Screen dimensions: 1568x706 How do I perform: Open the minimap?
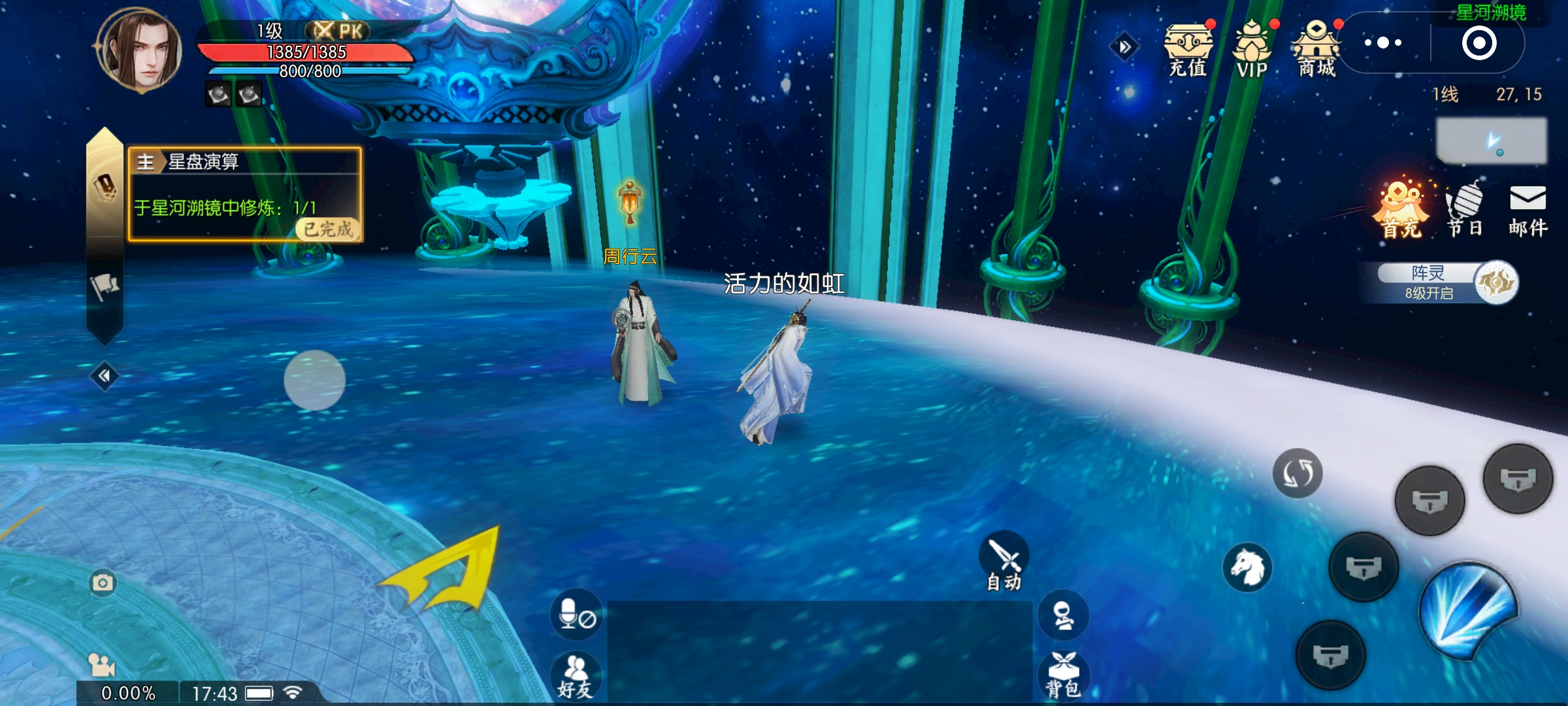click(1491, 141)
